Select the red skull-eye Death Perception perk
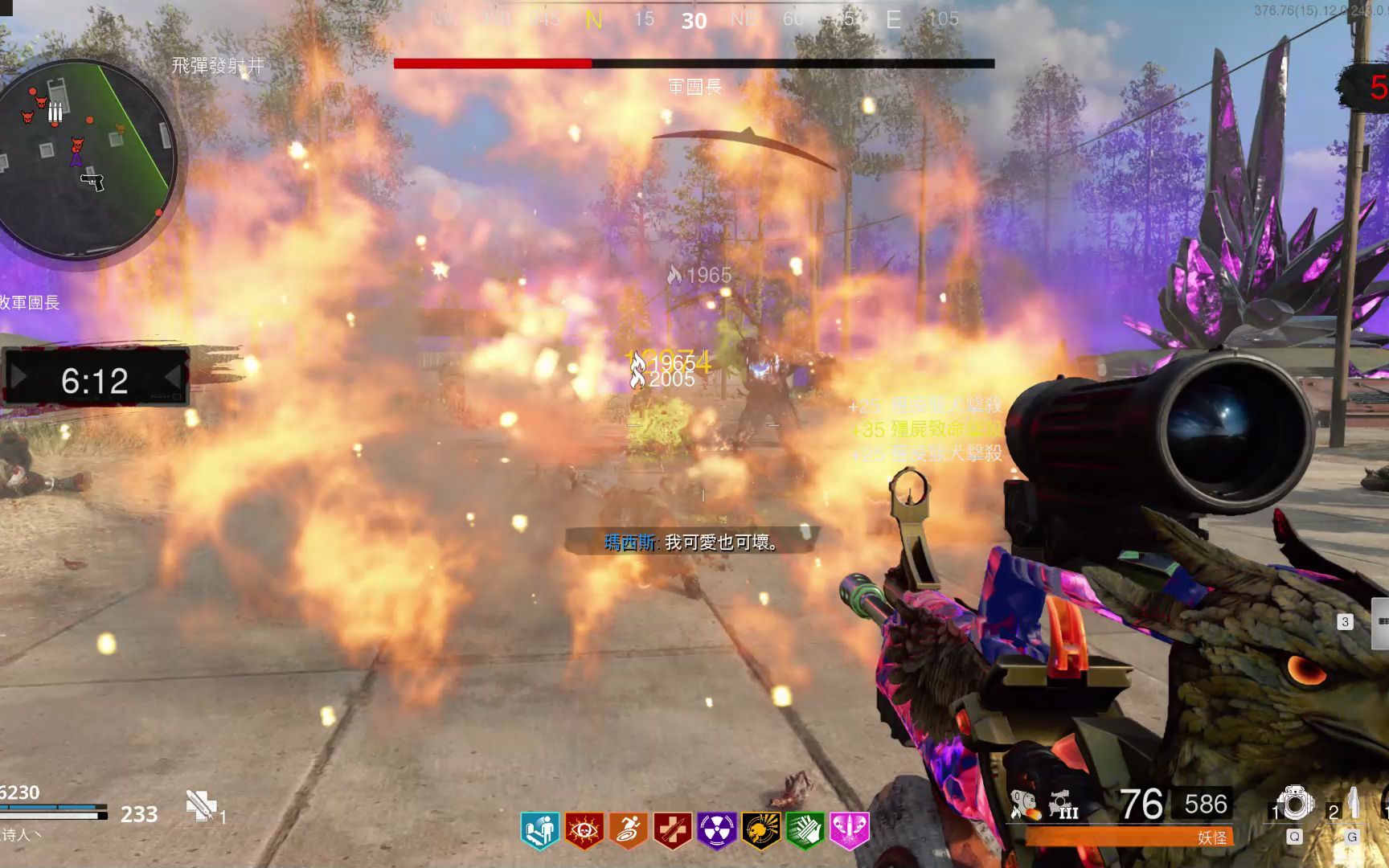The image size is (1389, 868). 584,829
